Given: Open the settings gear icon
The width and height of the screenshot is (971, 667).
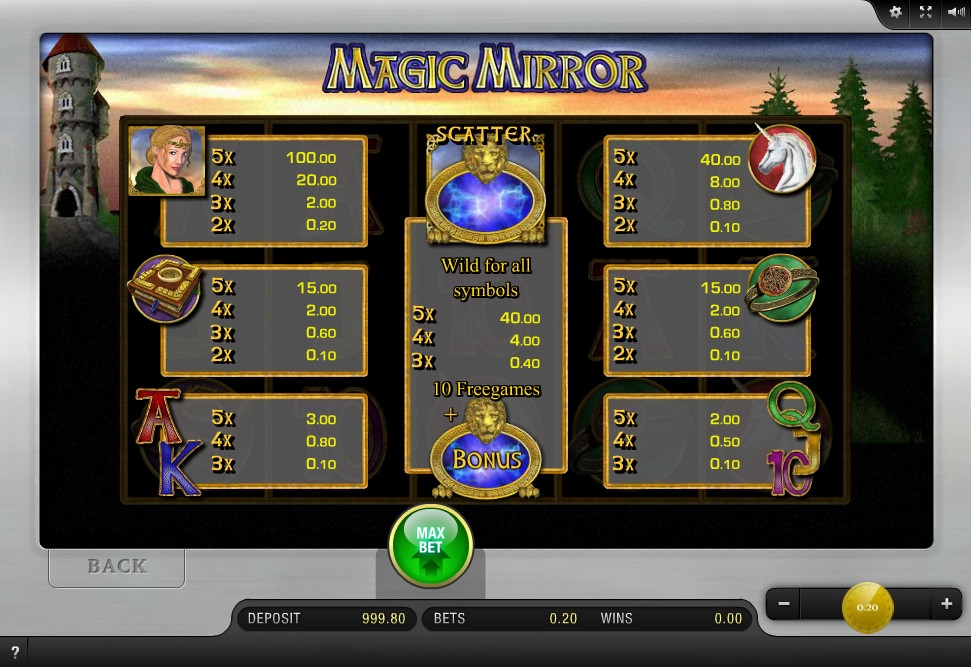Looking at the screenshot, I should [x=895, y=12].
